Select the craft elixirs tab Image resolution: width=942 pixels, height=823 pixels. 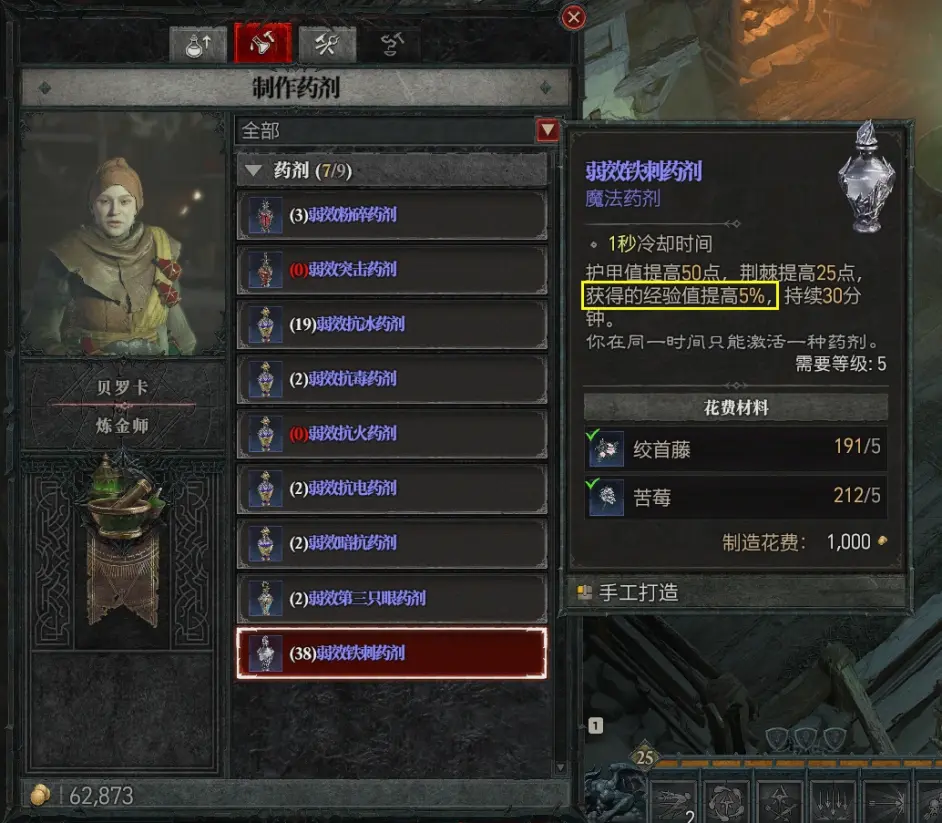[x=262, y=44]
